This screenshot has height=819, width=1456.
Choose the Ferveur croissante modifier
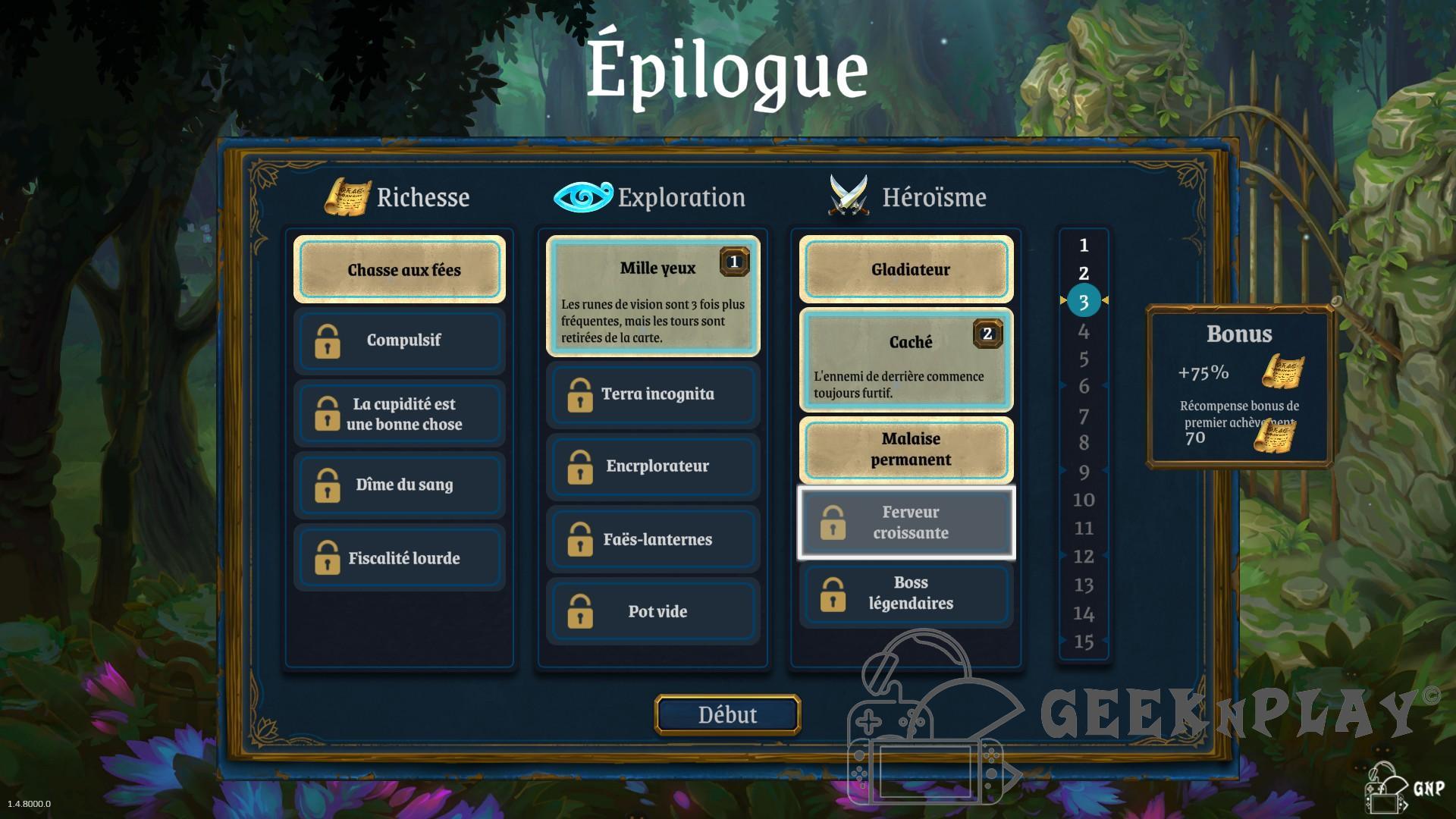tap(906, 522)
